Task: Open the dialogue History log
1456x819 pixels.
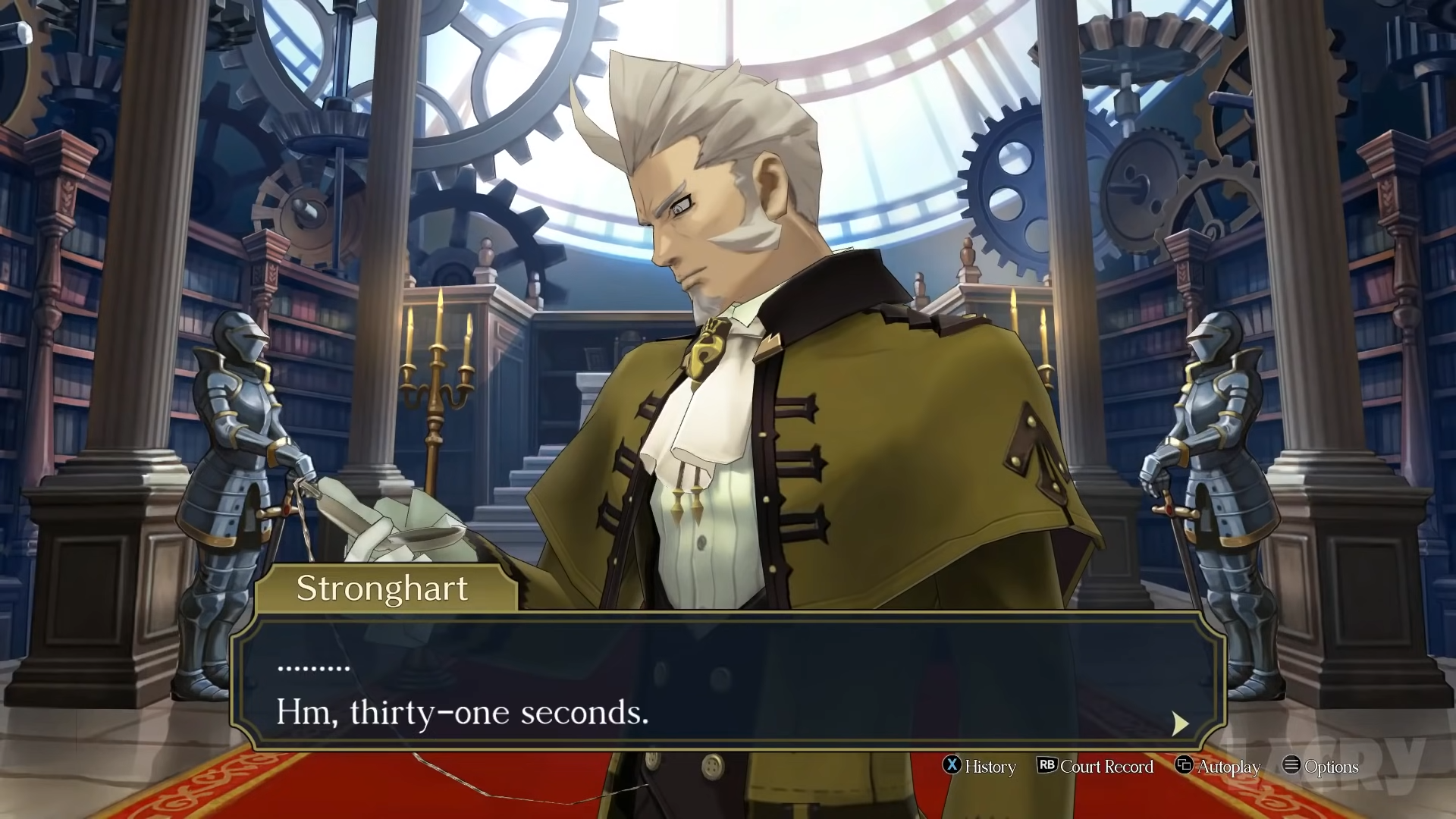Action: click(x=979, y=767)
